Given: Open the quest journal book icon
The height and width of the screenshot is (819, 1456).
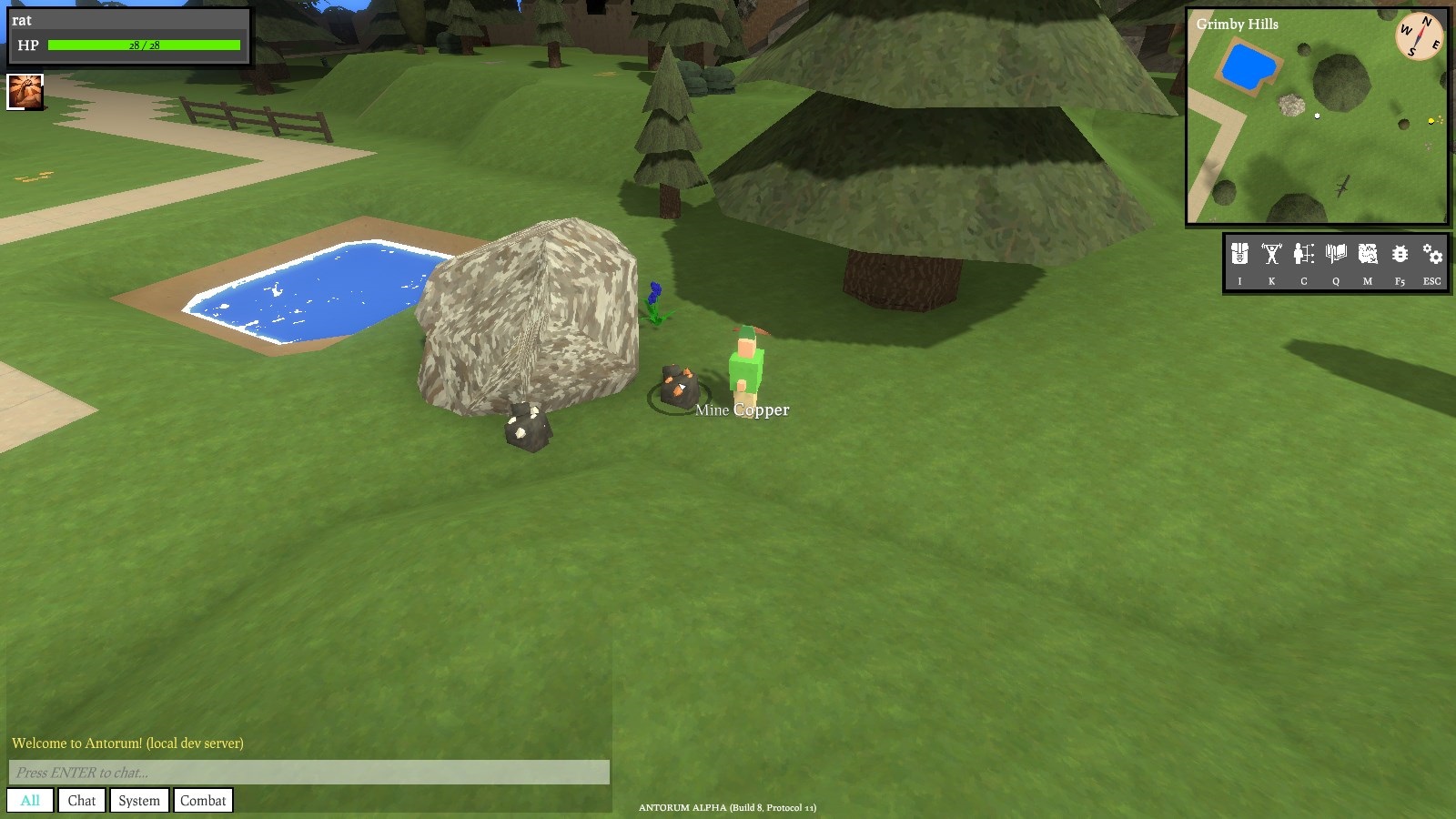Looking at the screenshot, I should pyautogui.click(x=1336, y=254).
